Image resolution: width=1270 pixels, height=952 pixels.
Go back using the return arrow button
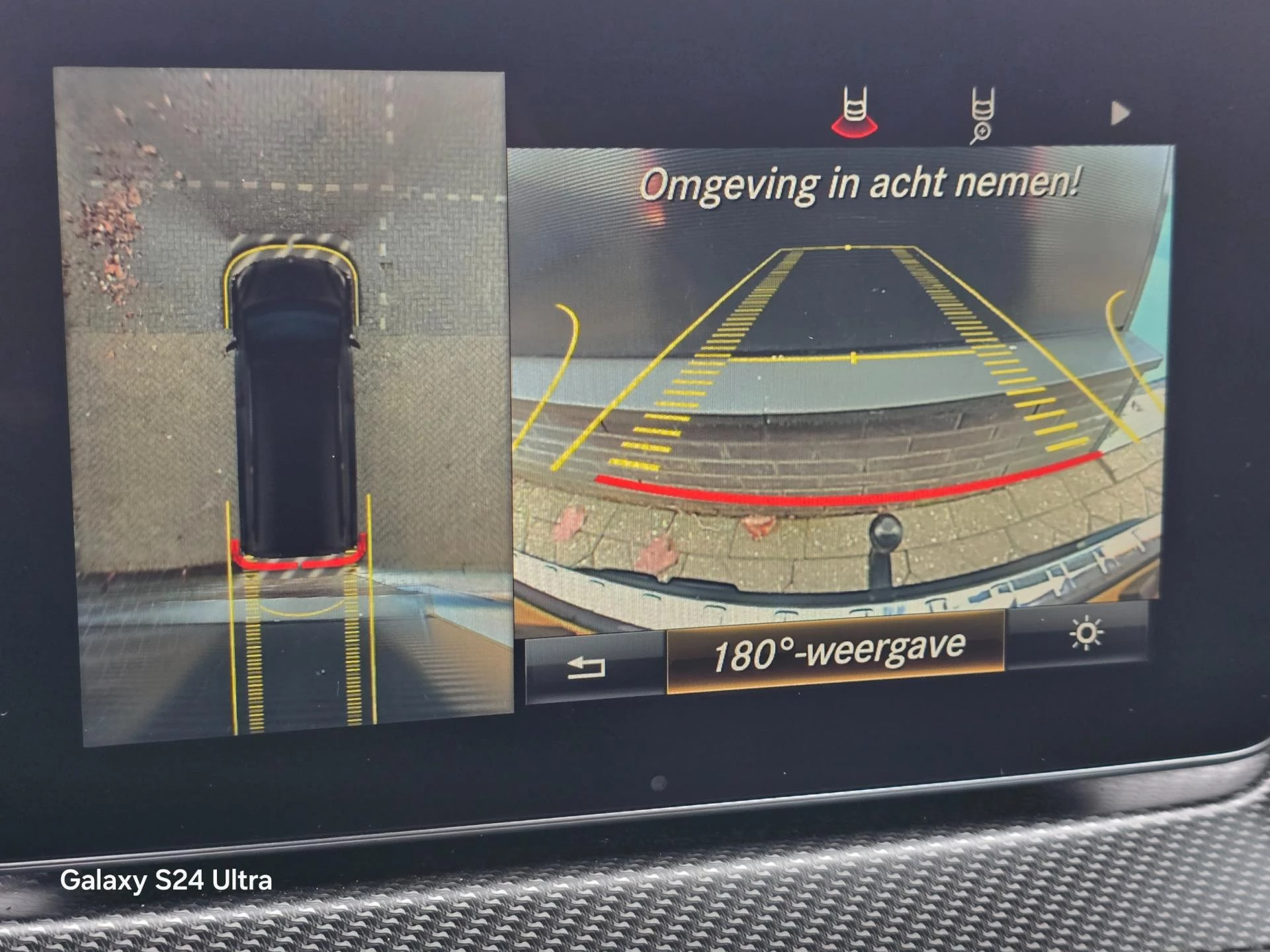coord(587,667)
